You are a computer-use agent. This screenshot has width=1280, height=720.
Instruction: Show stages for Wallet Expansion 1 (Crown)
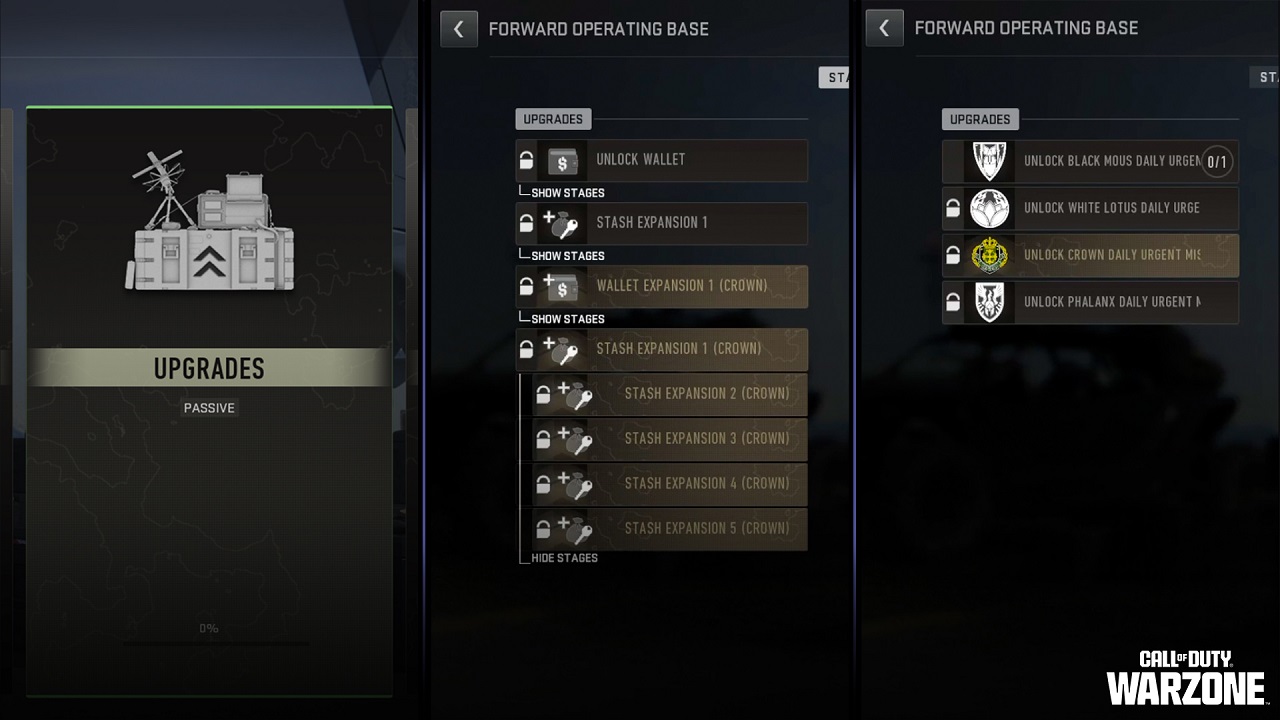(568, 318)
